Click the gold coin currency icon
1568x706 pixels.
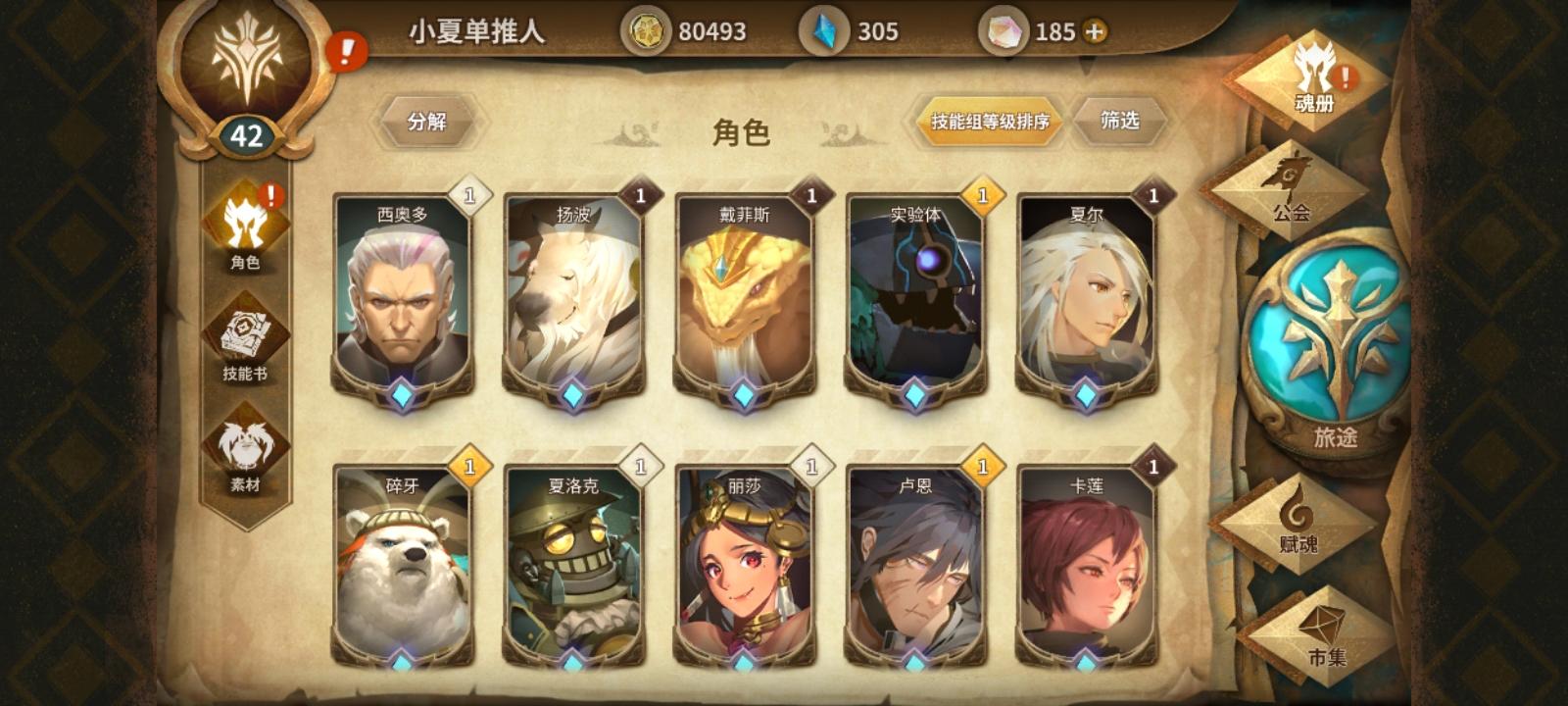coord(646,30)
